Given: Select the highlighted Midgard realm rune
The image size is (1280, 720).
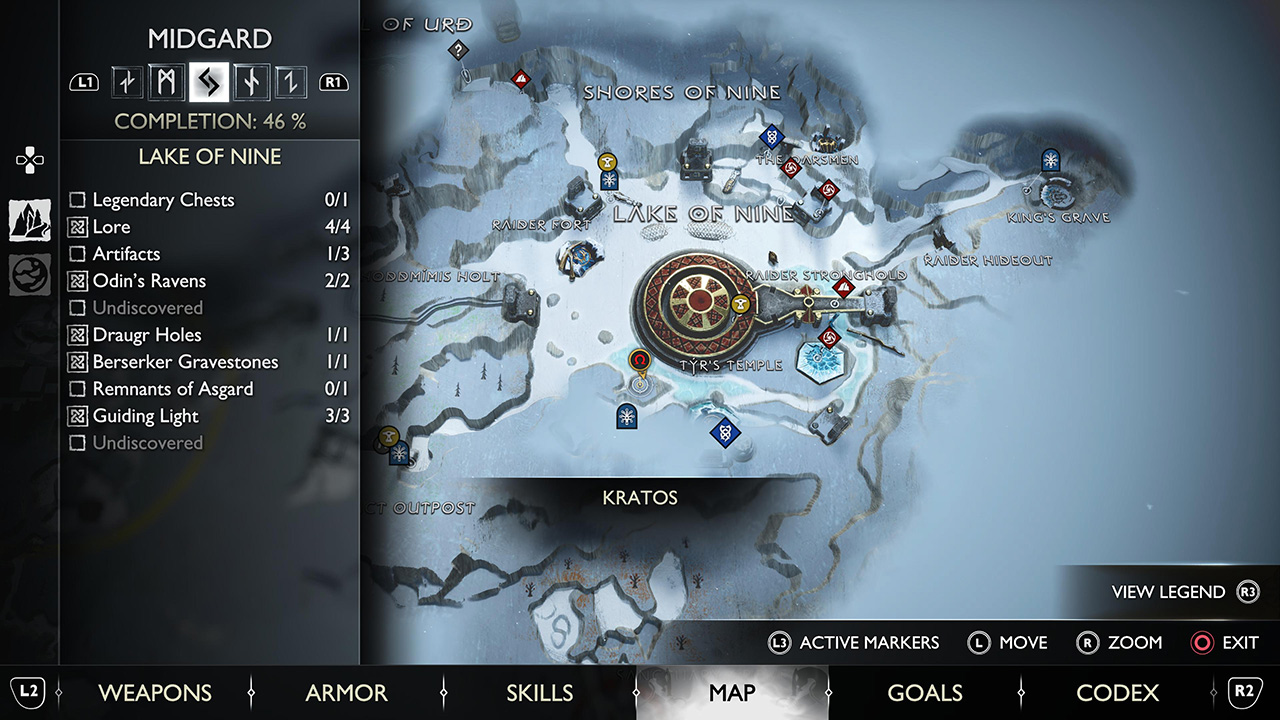Looking at the screenshot, I should (x=208, y=81).
